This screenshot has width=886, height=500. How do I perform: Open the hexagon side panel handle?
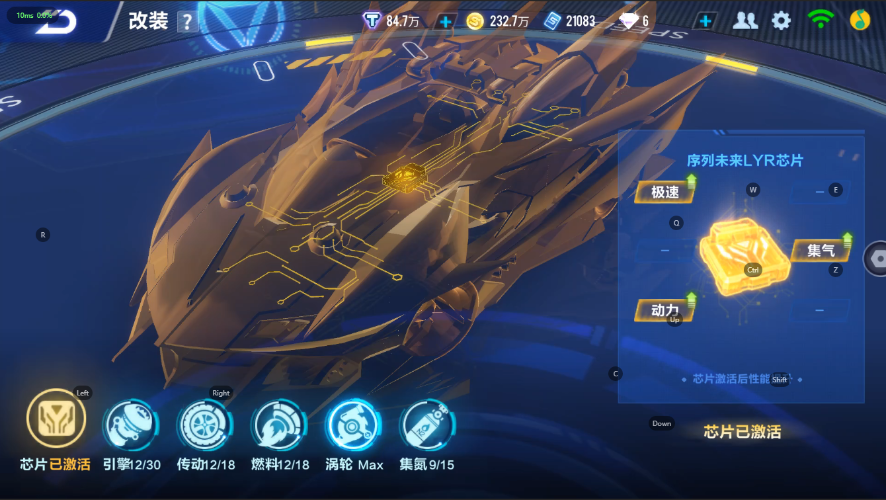pyautogui.click(x=876, y=257)
